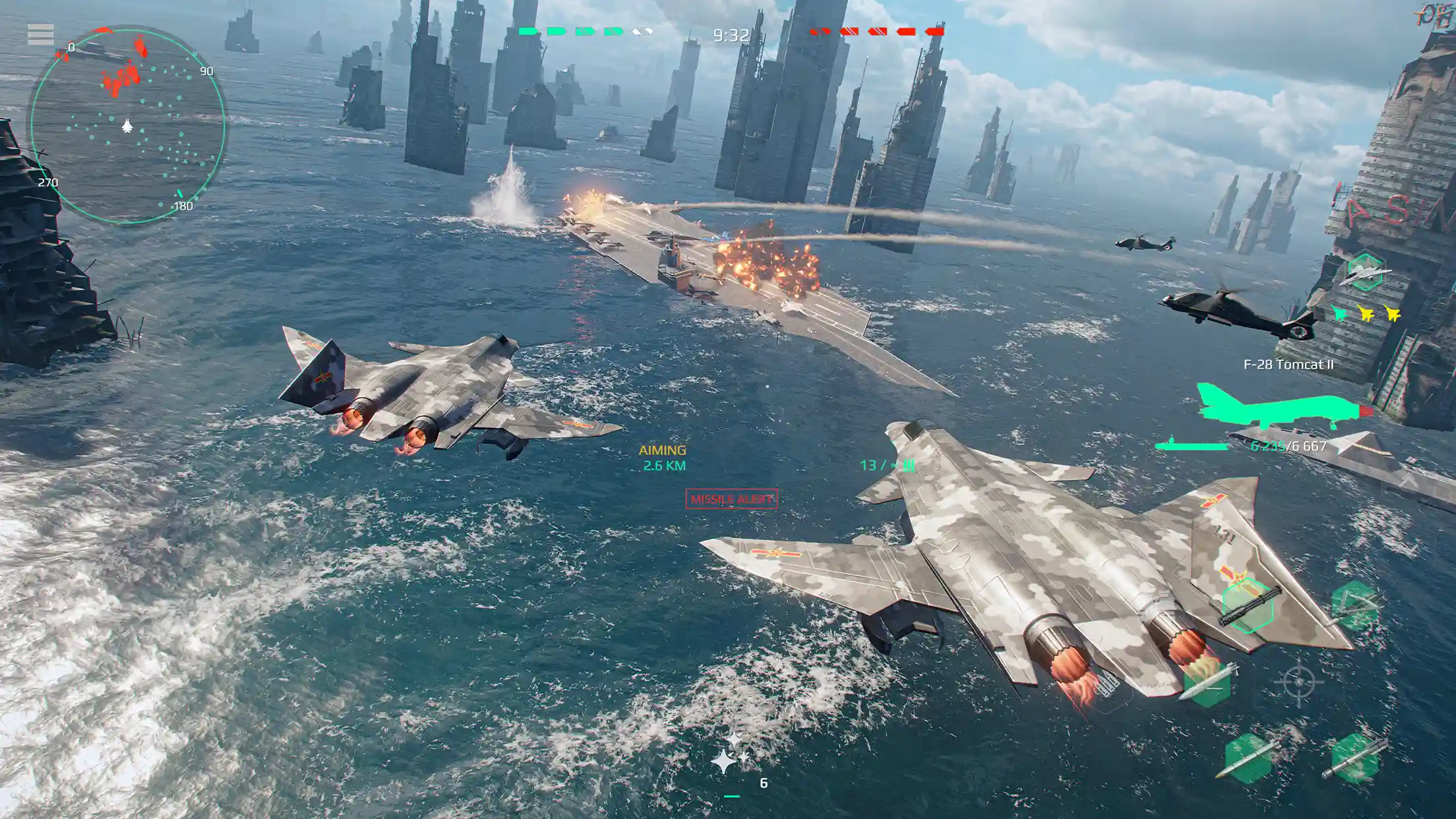This screenshot has height=819, width=1456.
Task: Select the left-side missile weapon hexagon
Action: pyautogui.click(x=1208, y=686)
